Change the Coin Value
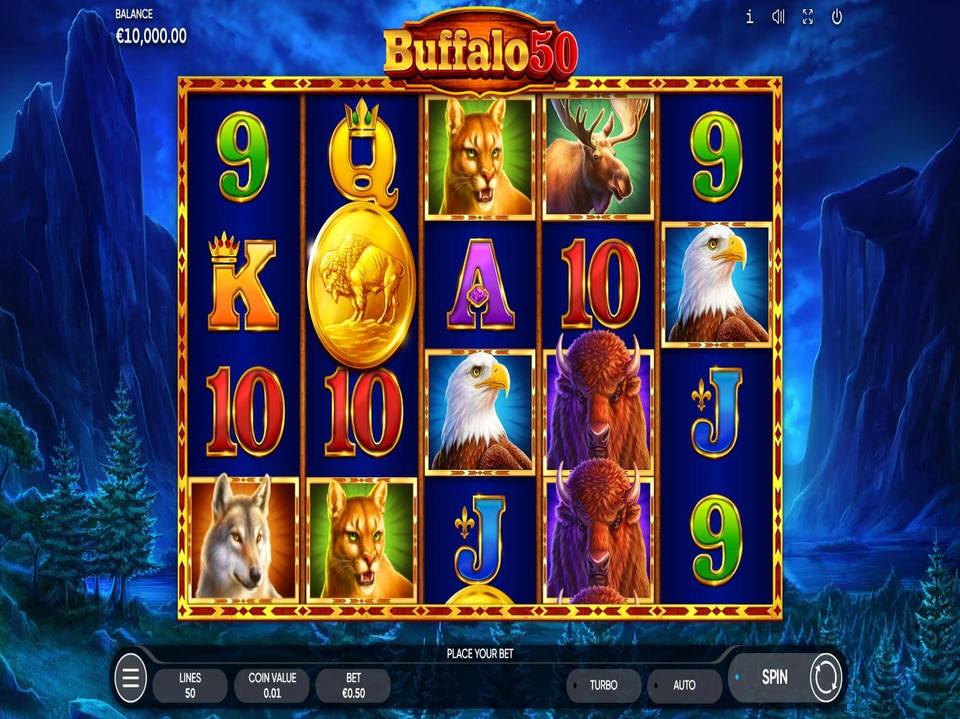 coord(271,685)
